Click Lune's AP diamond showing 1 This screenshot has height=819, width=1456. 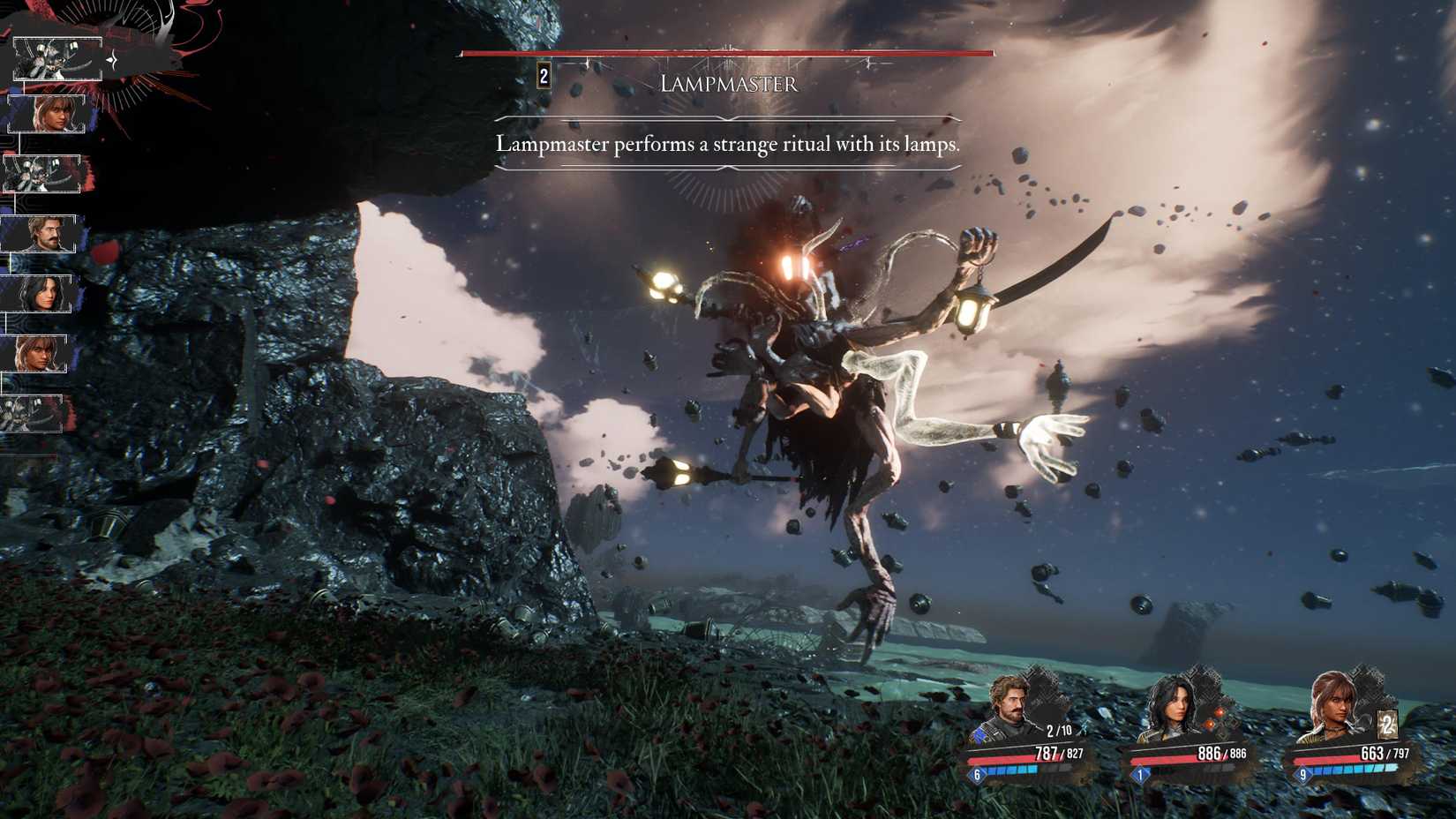(x=1140, y=774)
